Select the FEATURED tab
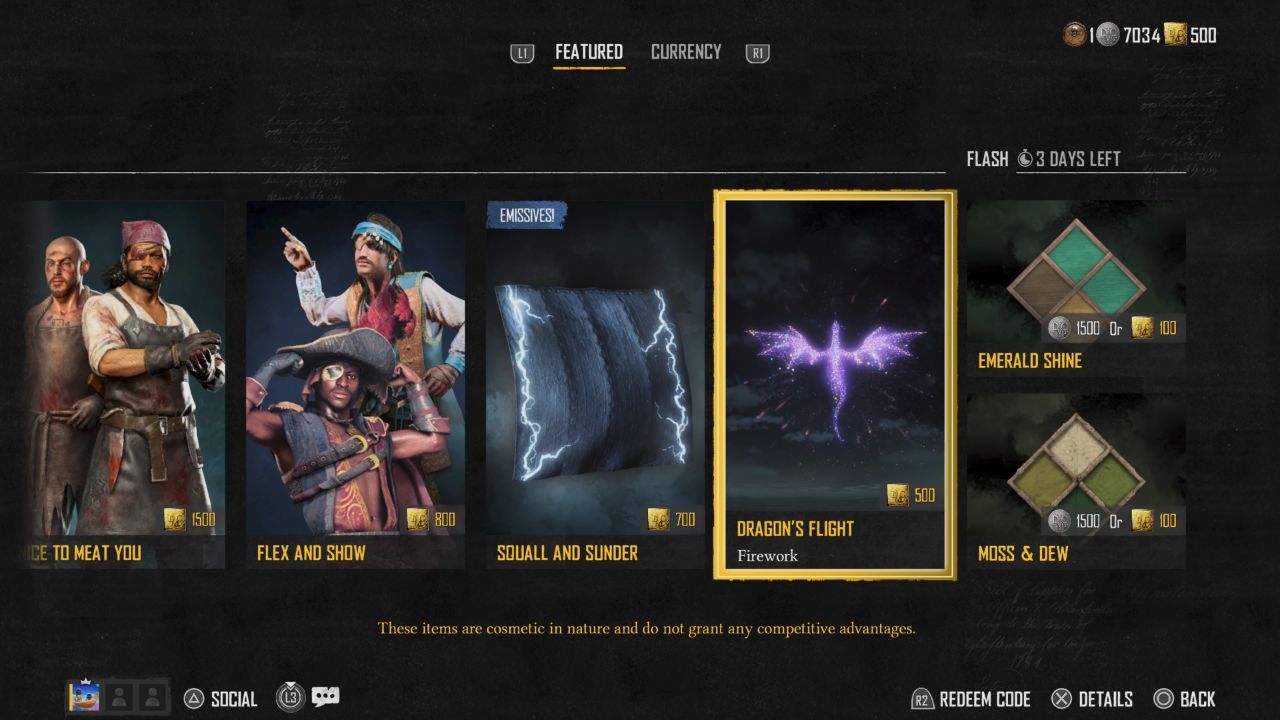The image size is (1280, 720). (588, 51)
